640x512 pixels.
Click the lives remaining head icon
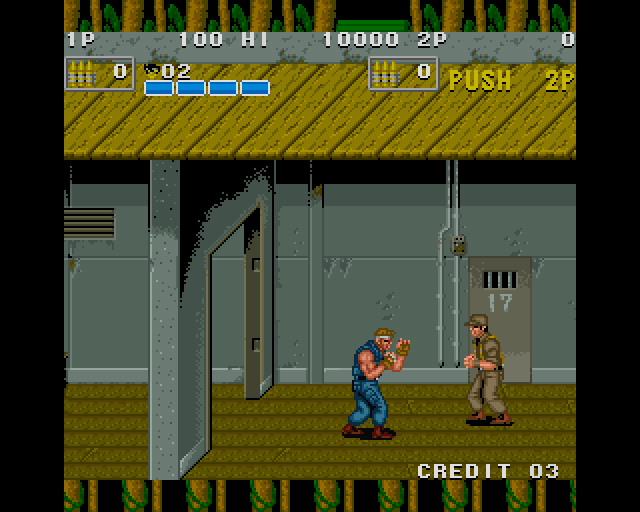click(151, 70)
